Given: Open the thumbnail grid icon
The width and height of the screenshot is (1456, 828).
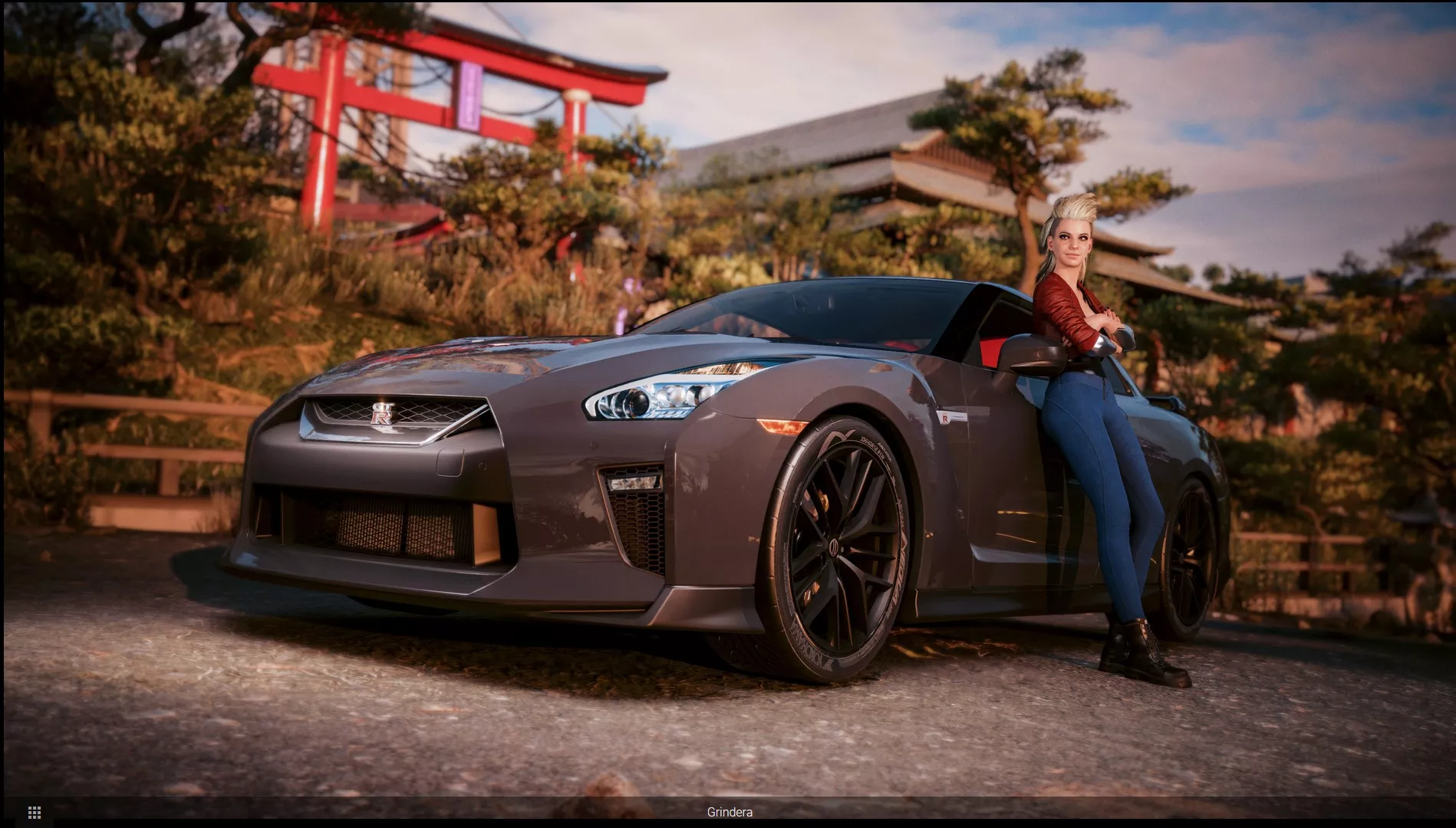Looking at the screenshot, I should pyautogui.click(x=34, y=812).
